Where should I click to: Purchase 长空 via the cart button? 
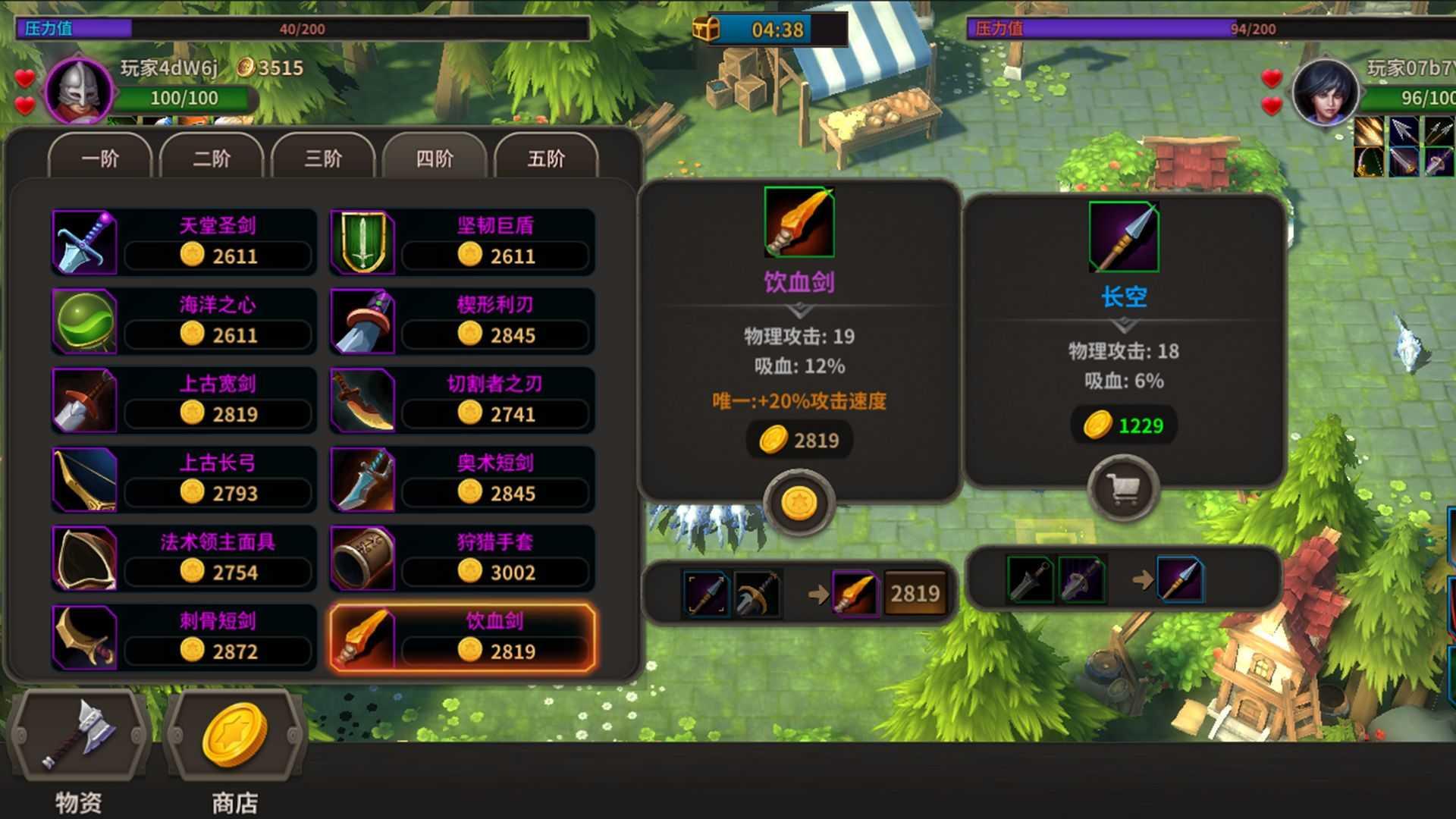pos(1122,488)
